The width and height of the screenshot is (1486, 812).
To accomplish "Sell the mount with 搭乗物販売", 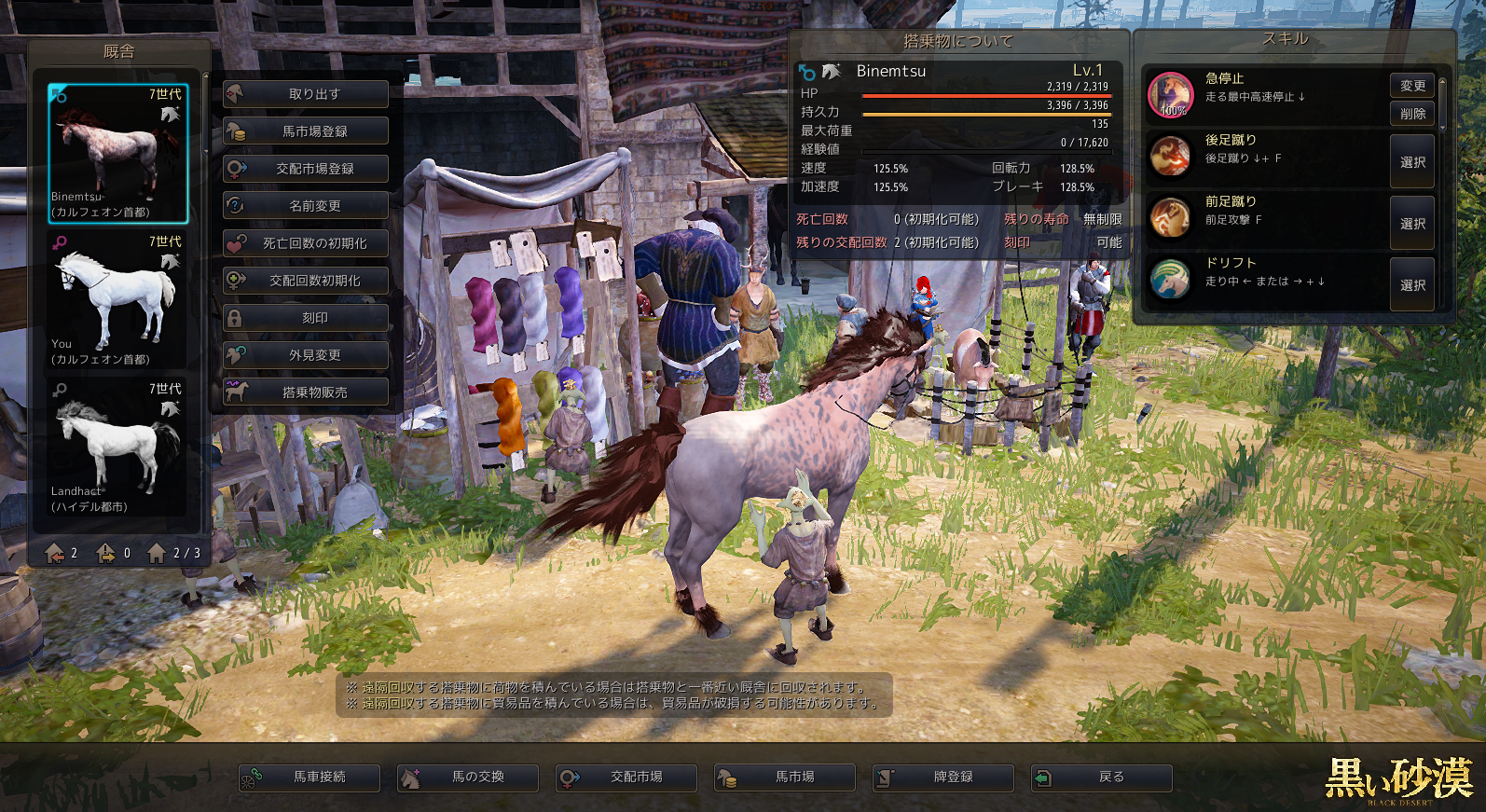I will coord(306,392).
